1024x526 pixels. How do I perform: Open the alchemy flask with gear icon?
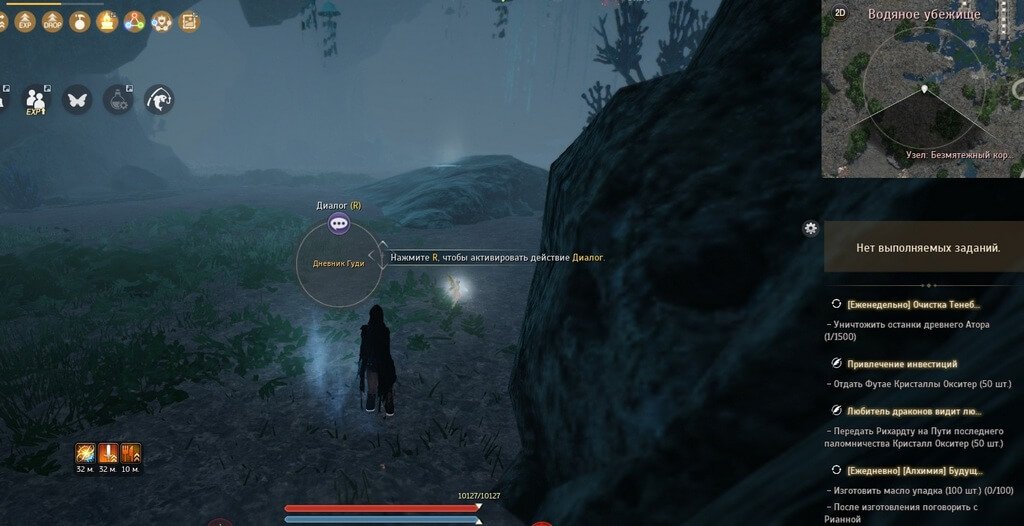click(x=118, y=99)
